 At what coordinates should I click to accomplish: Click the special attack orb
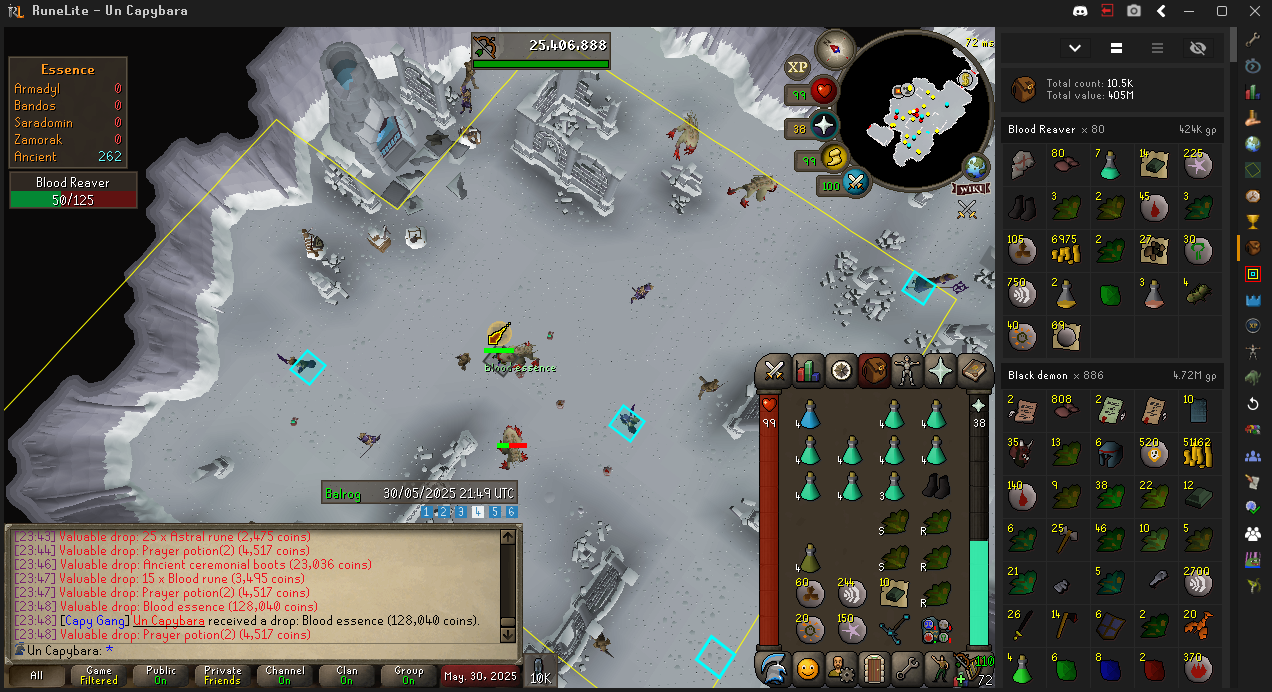click(856, 183)
